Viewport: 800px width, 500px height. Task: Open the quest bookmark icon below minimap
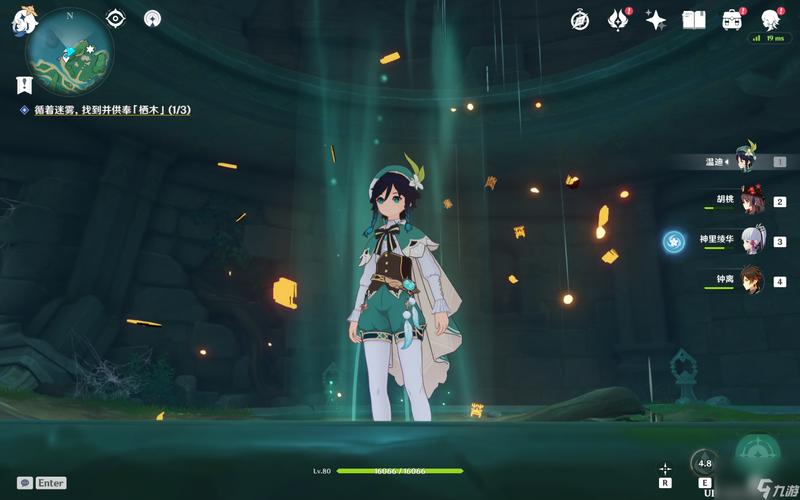(24, 85)
